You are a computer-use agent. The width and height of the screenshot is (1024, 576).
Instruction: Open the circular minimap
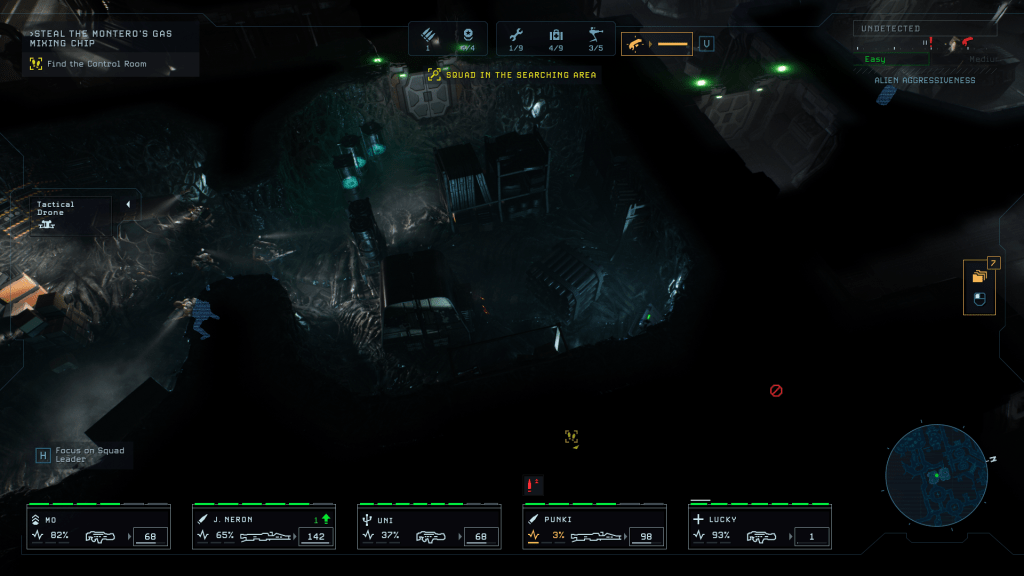pyautogui.click(x=936, y=475)
